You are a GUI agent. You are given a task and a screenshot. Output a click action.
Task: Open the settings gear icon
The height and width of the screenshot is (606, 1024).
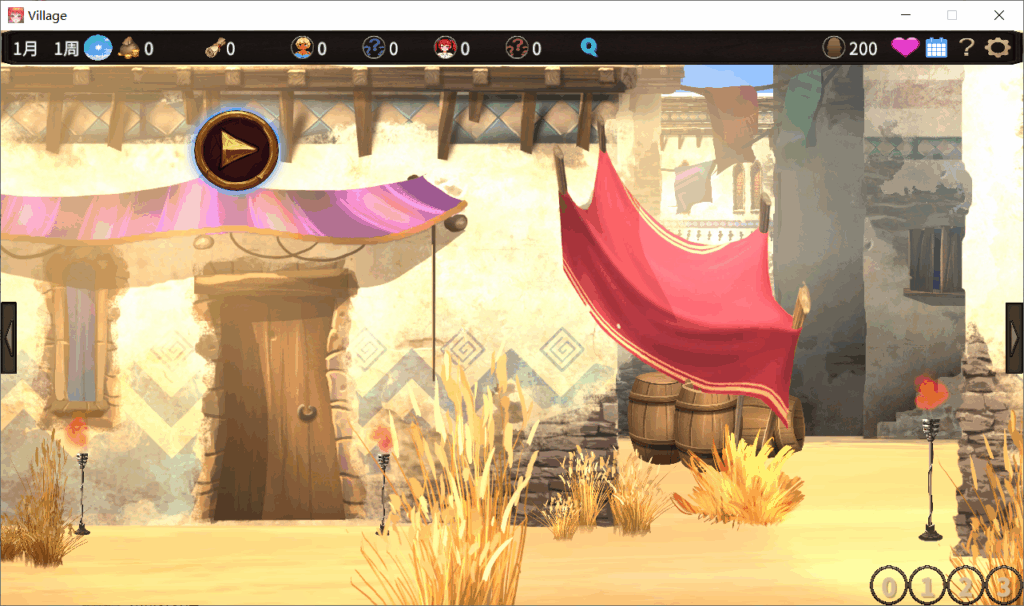[x=997, y=47]
